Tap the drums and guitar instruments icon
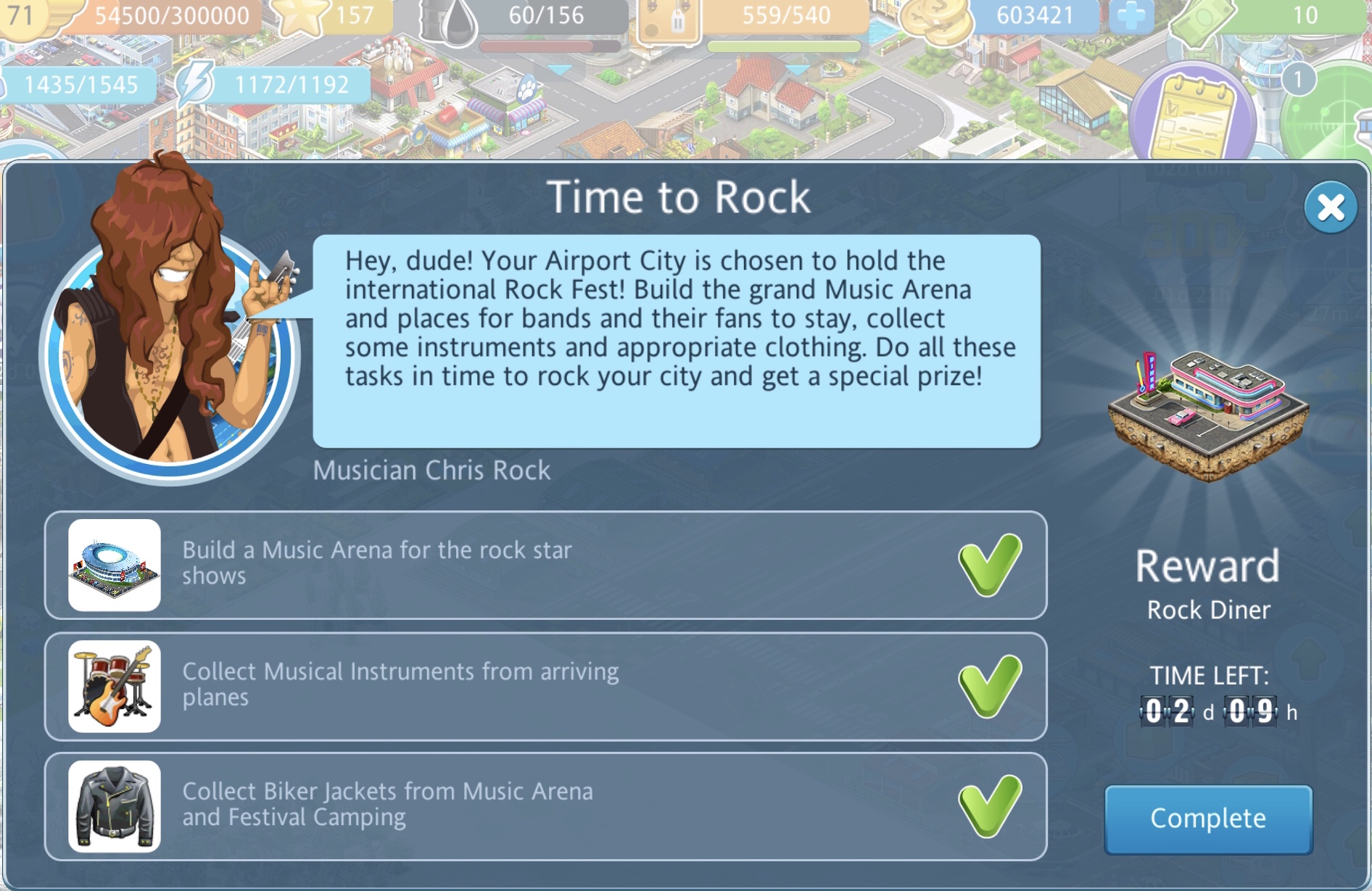Image resolution: width=1372 pixels, height=891 pixels. [x=115, y=686]
